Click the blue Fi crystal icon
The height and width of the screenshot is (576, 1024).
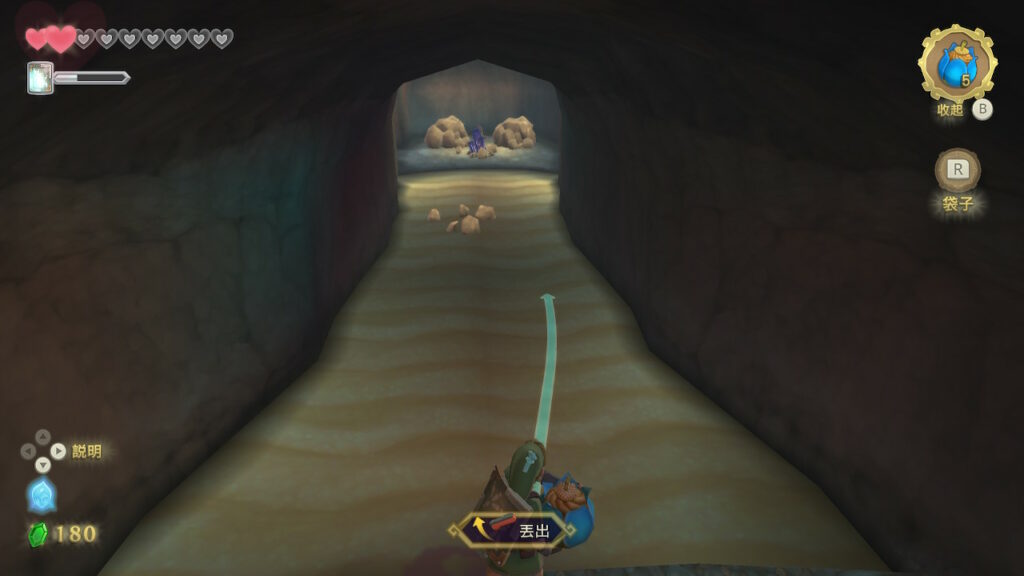point(41,496)
